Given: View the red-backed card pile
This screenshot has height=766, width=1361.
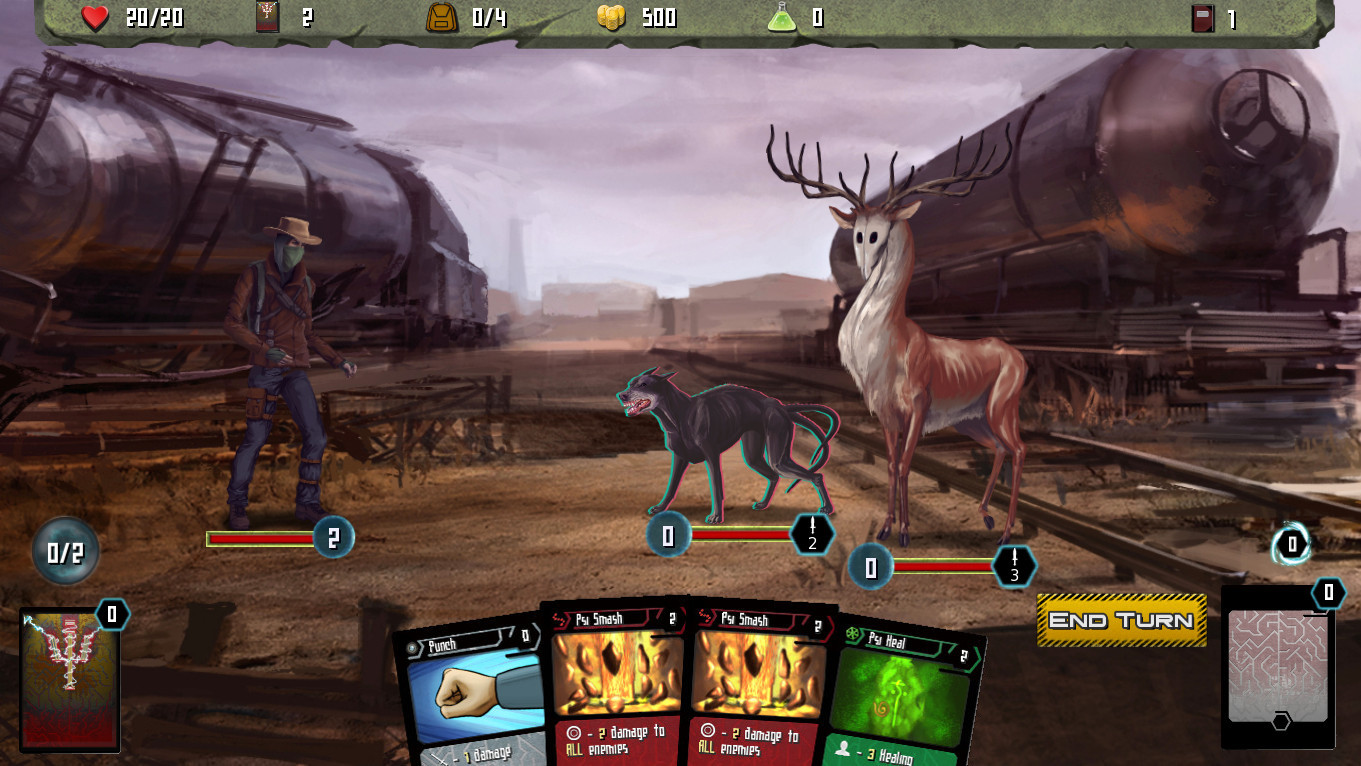Looking at the screenshot, I should (x=70, y=680).
